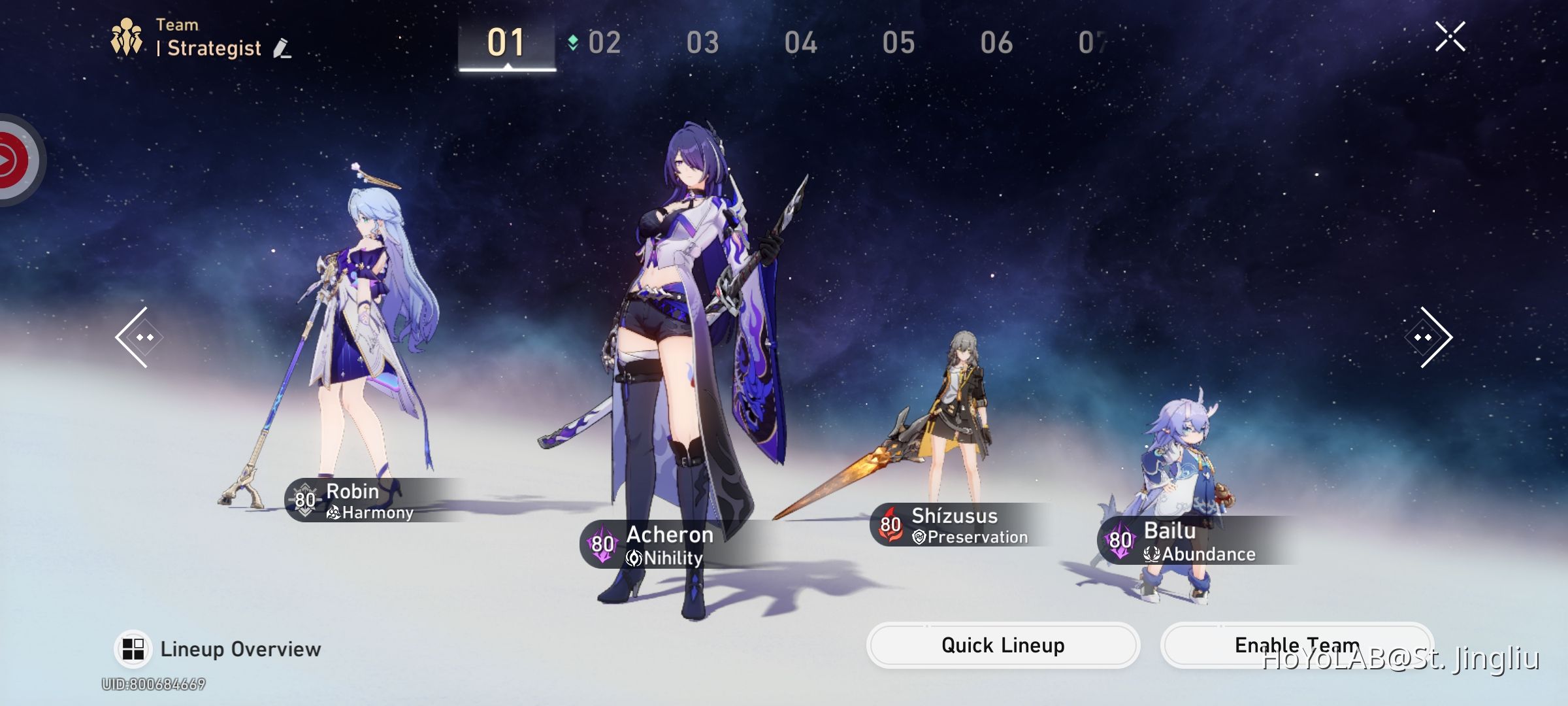Close the team screen with the X

[1450, 37]
